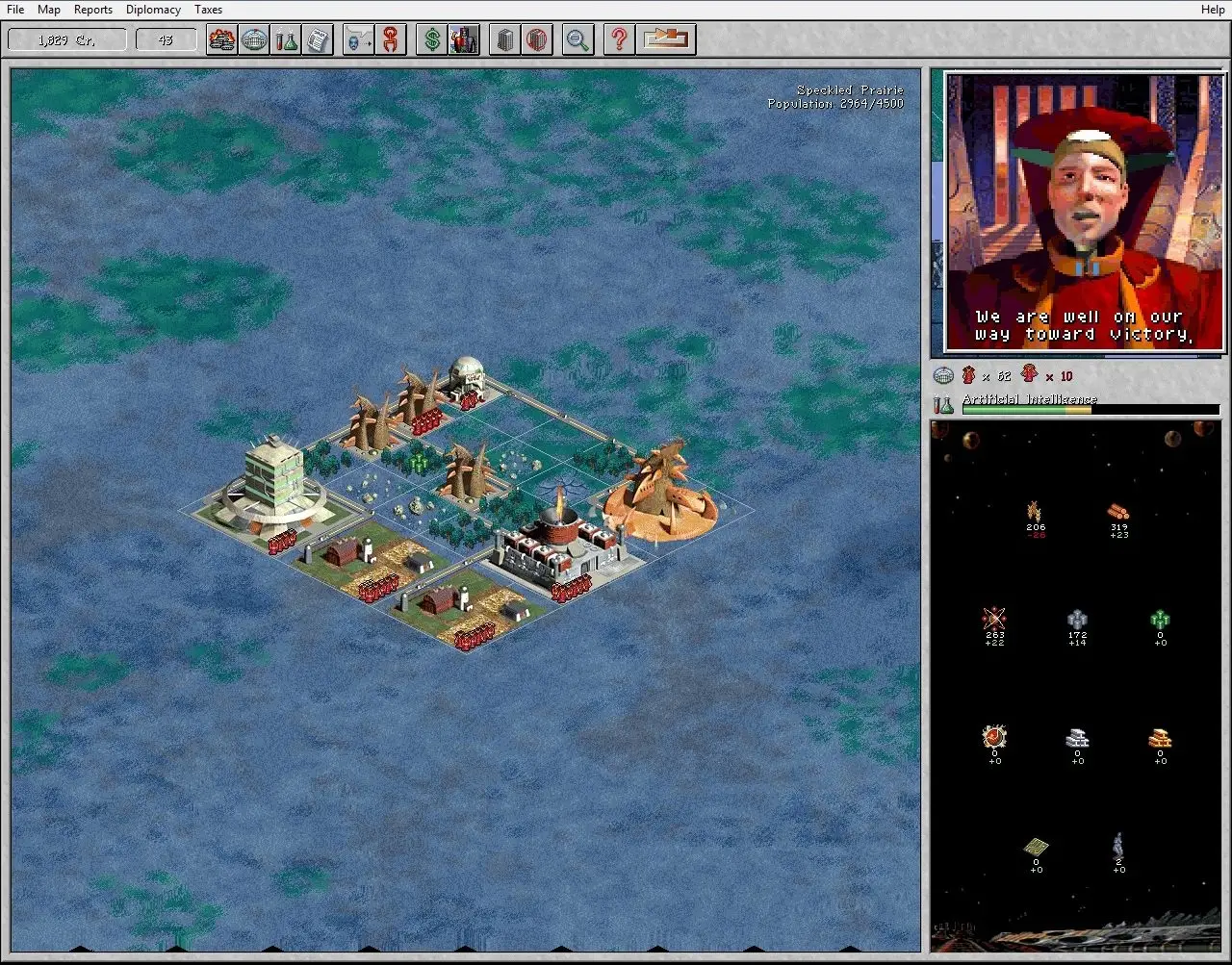Open the Reports menu

(x=93, y=10)
